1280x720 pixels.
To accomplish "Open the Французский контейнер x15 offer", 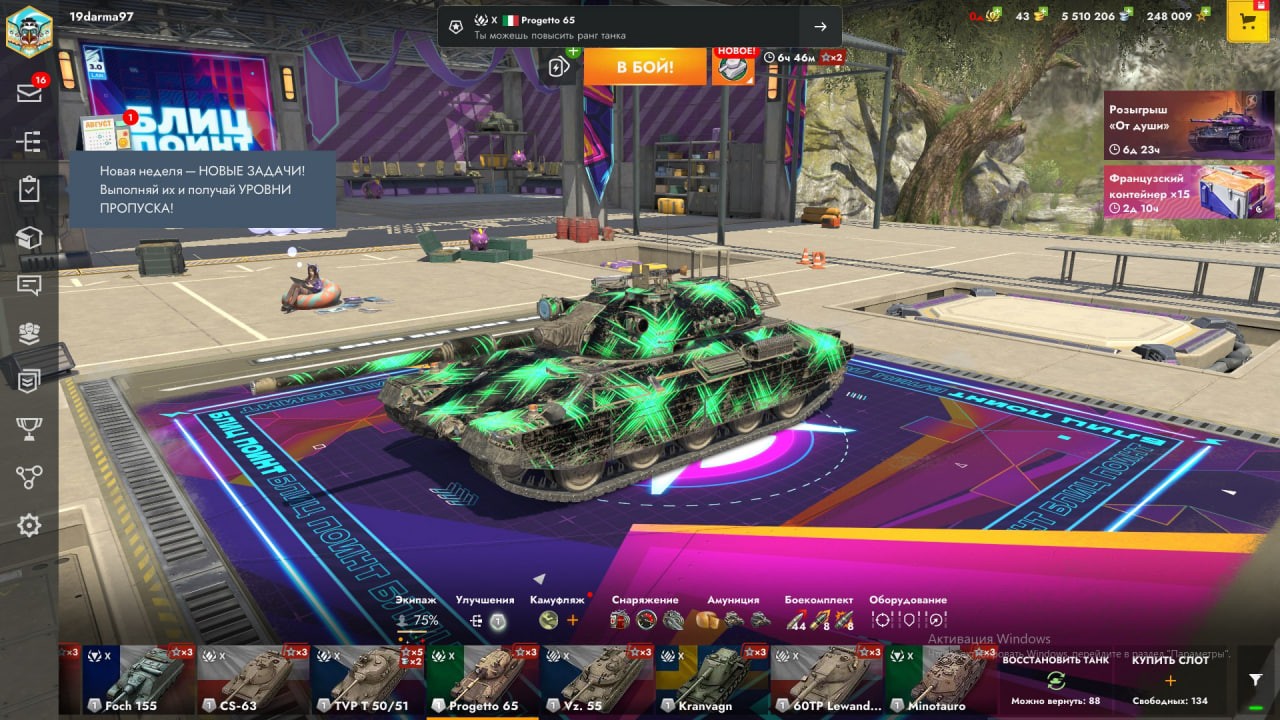I will point(1189,192).
